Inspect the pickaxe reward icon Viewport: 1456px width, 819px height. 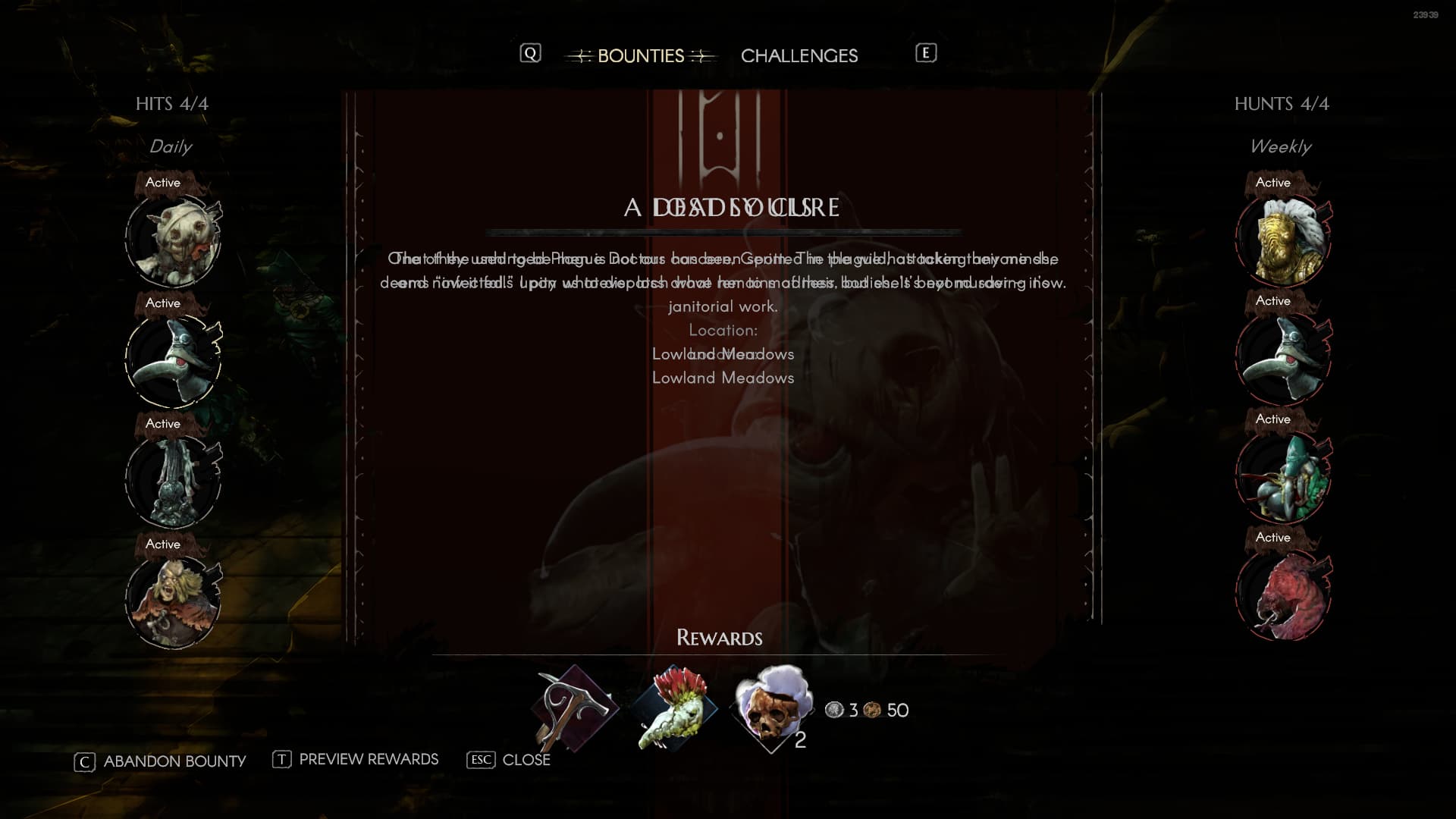574,708
